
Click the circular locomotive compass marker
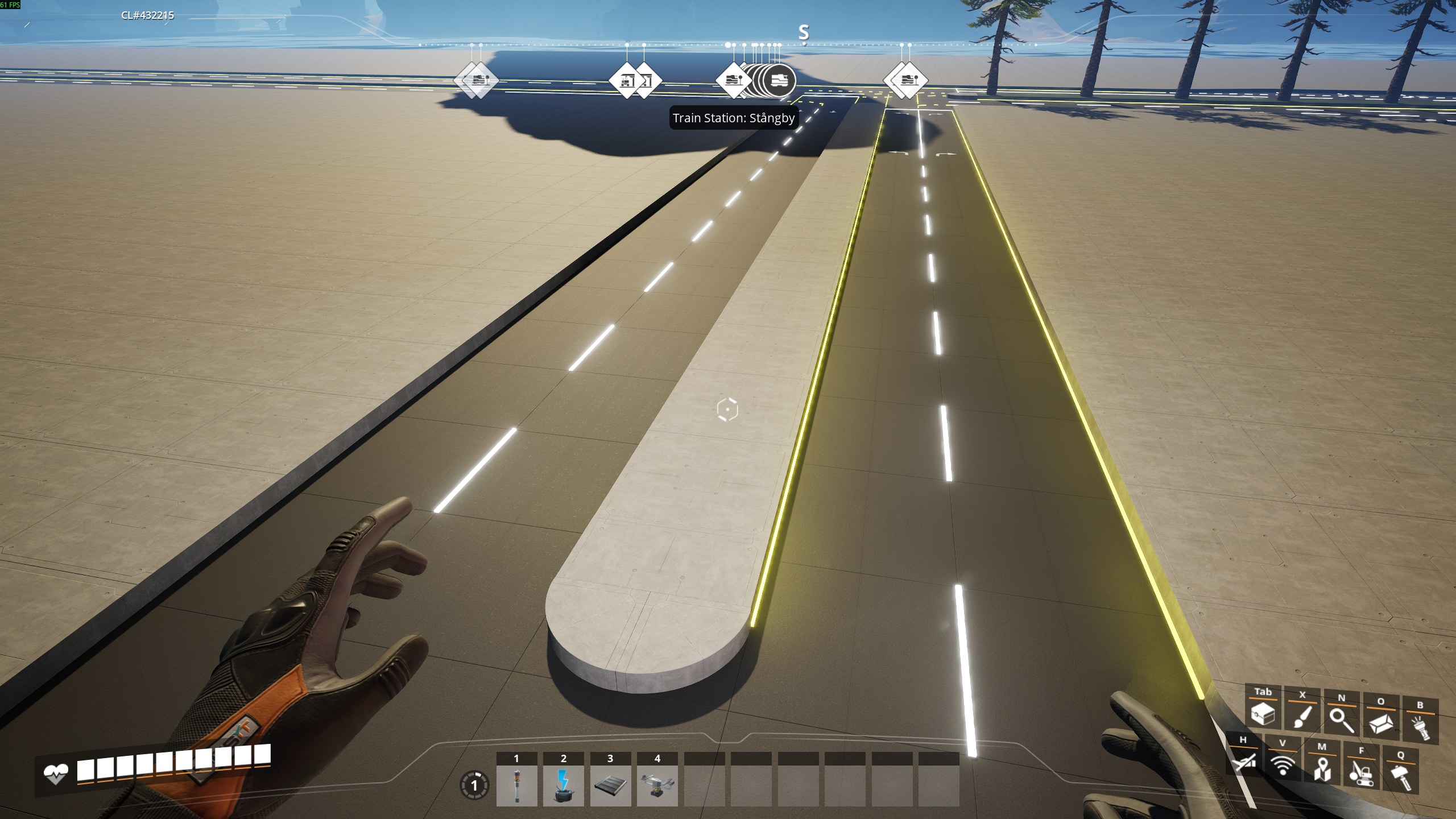click(x=779, y=81)
